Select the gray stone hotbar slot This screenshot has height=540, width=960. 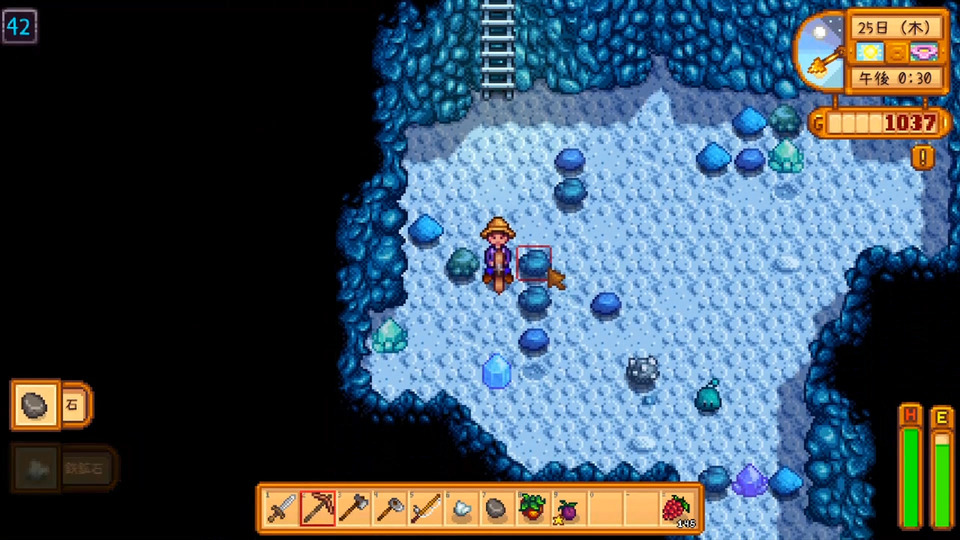[497, 509]
